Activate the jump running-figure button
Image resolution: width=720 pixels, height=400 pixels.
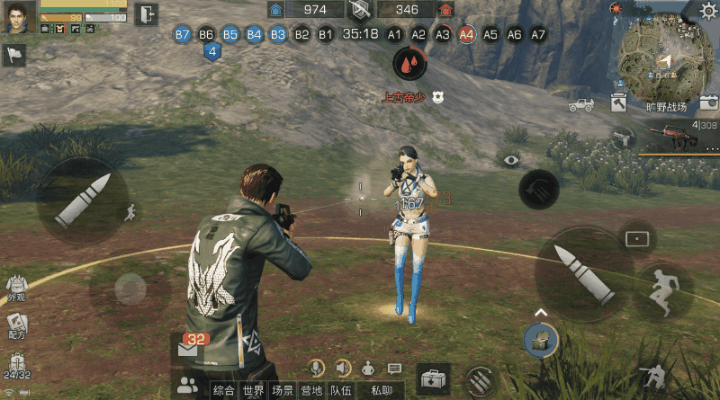[x=663, y=290]
